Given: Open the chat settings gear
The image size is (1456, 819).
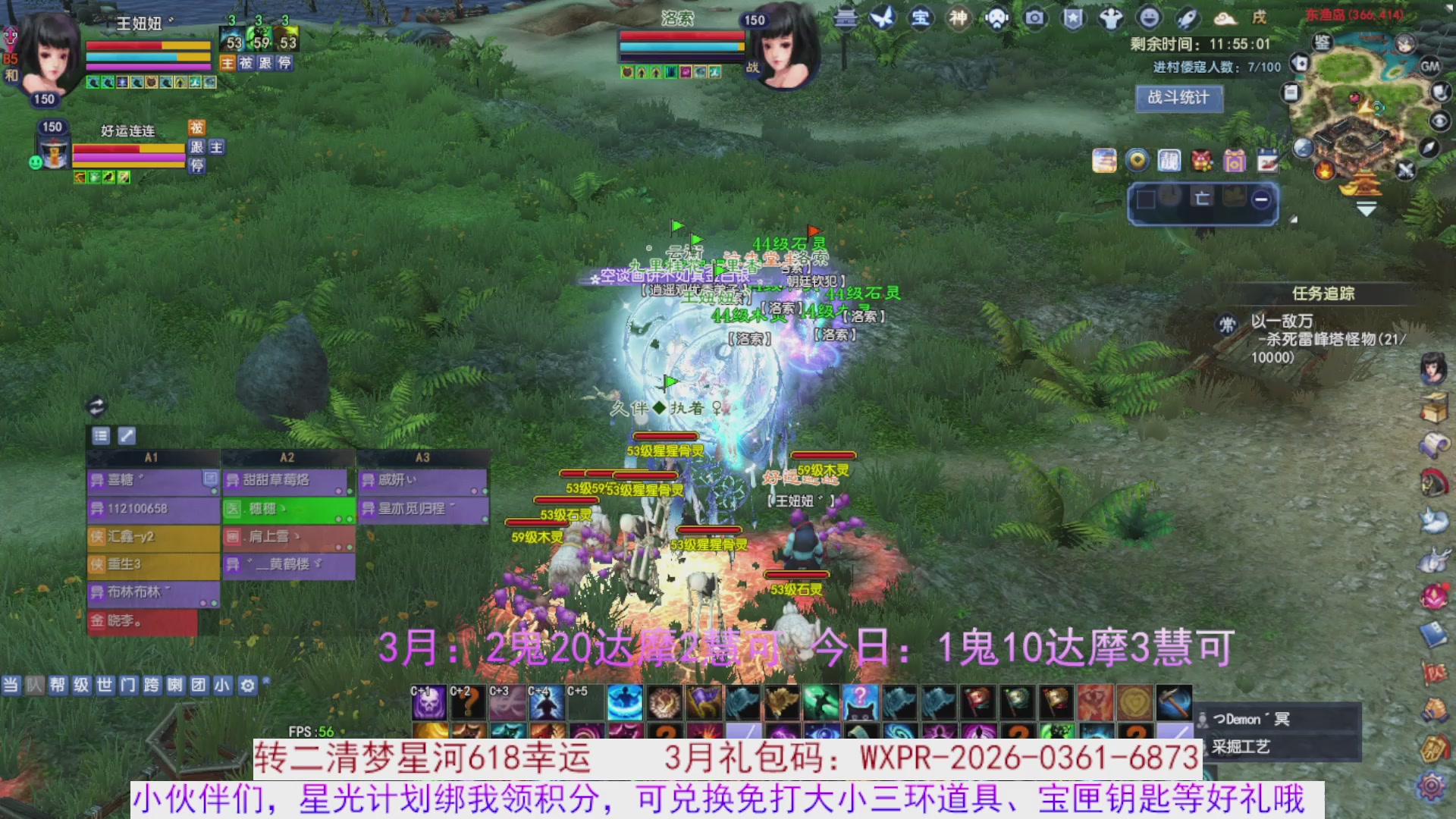Looking at the screenshot, I should [246, 685].
